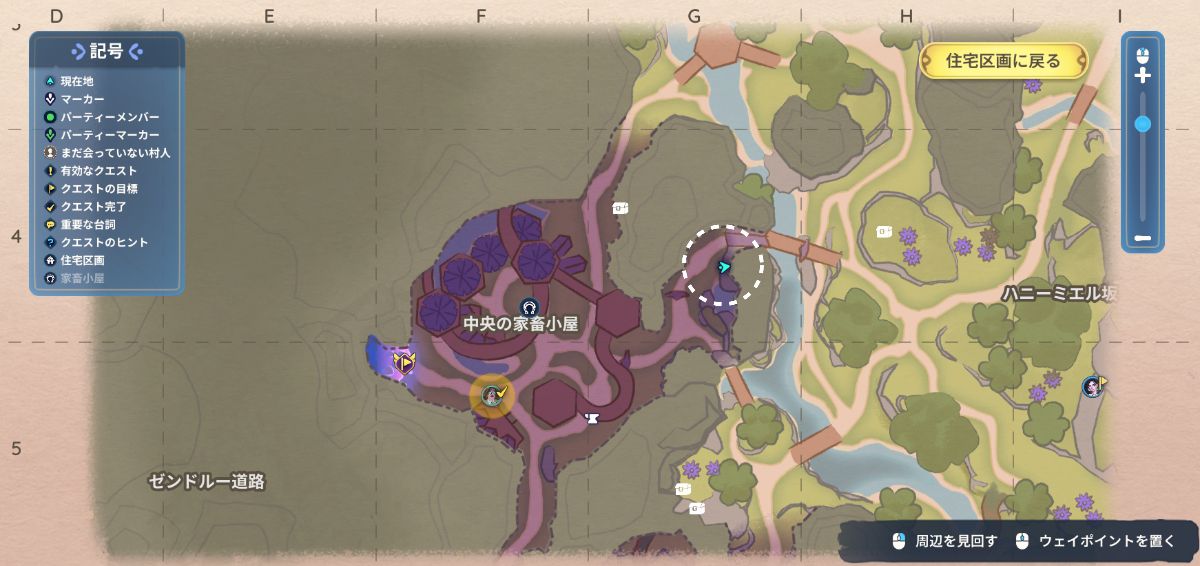Select the villager marker with yellow checkmark
The height and width of the screenshot is (566, 1200).
tap(492, 395)
